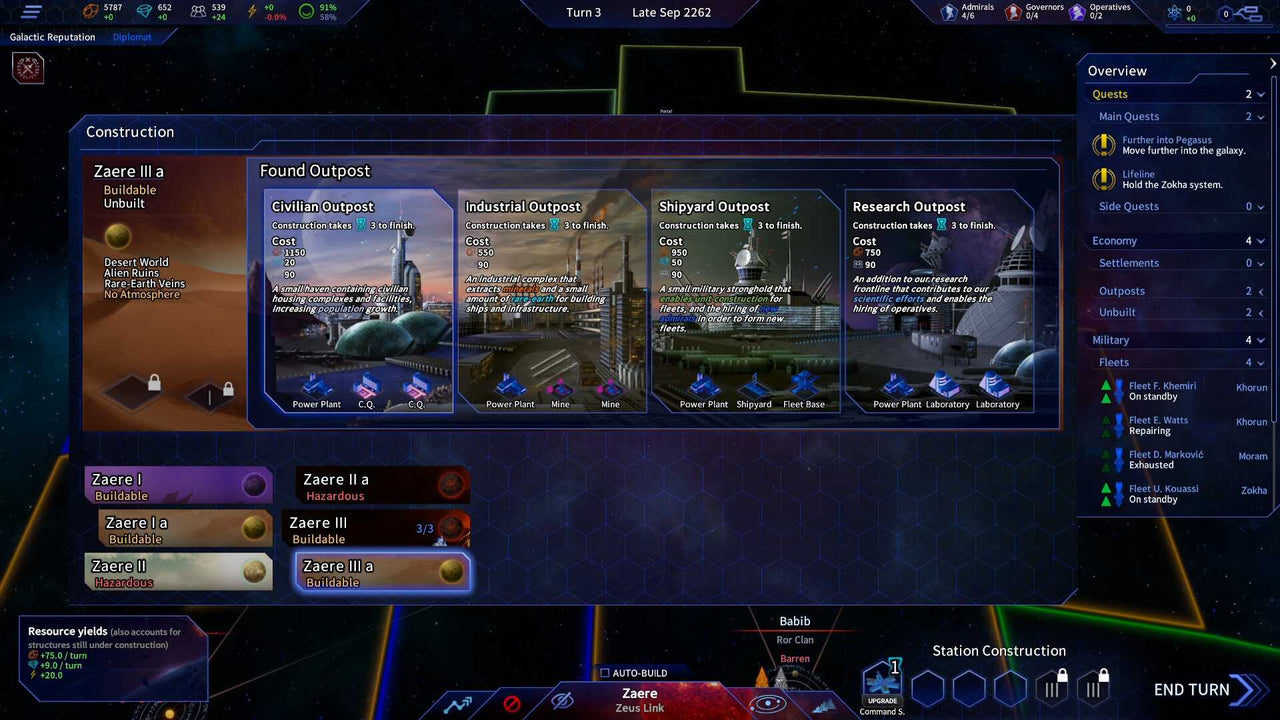Click the Upgrade Command S. icon
This screenshot has height=720, width=1280.
[881, 680]
